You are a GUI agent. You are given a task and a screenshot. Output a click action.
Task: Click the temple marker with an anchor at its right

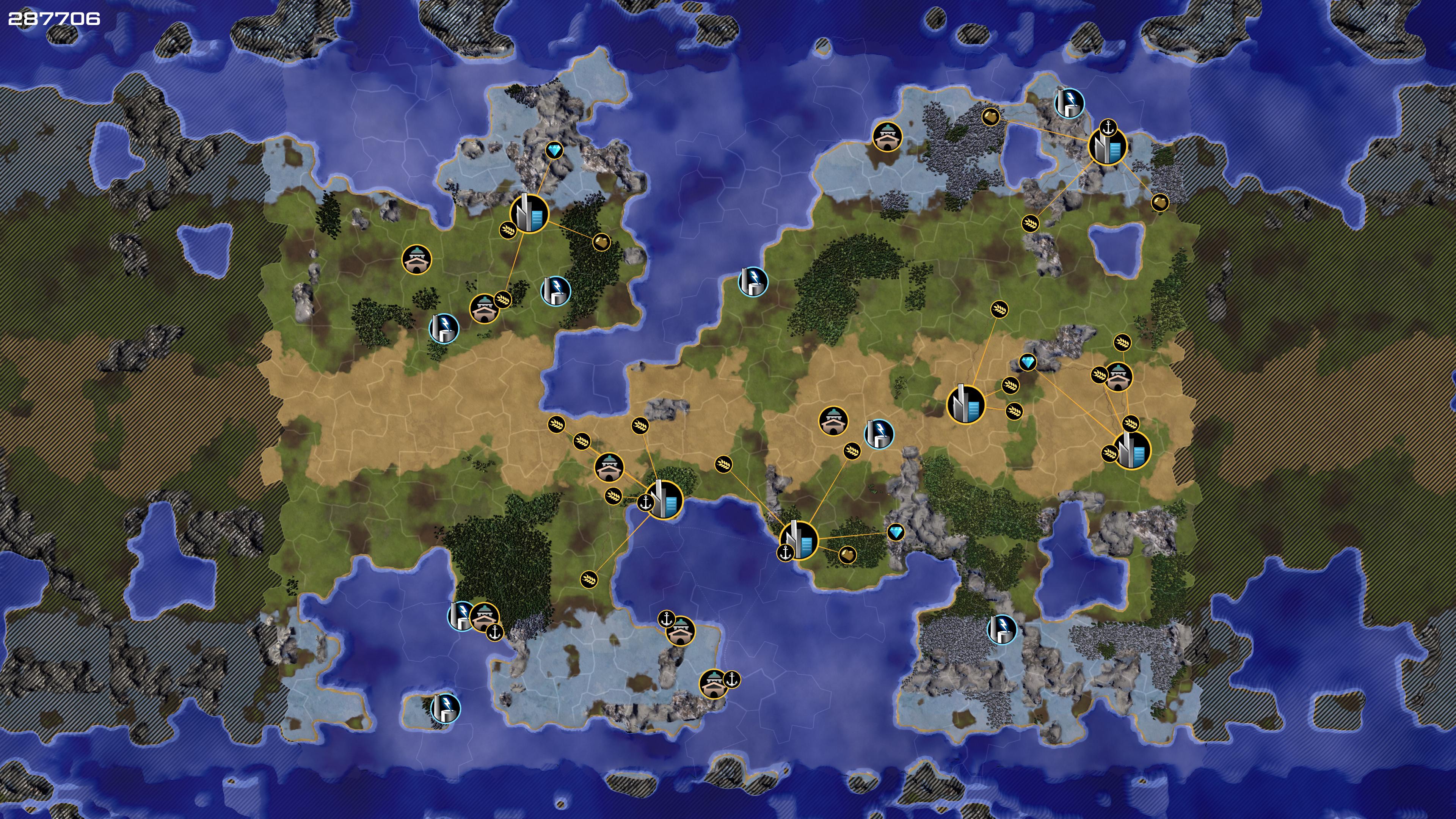click(713, 684)
